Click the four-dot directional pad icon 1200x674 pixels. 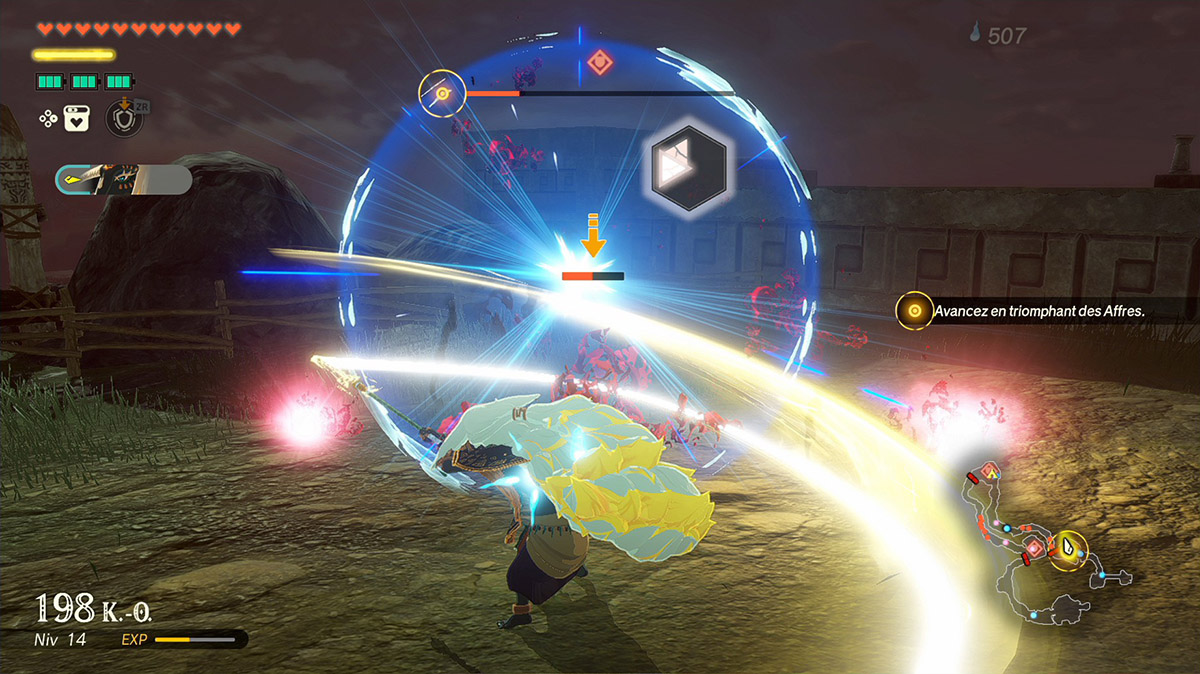click(47, 119)
